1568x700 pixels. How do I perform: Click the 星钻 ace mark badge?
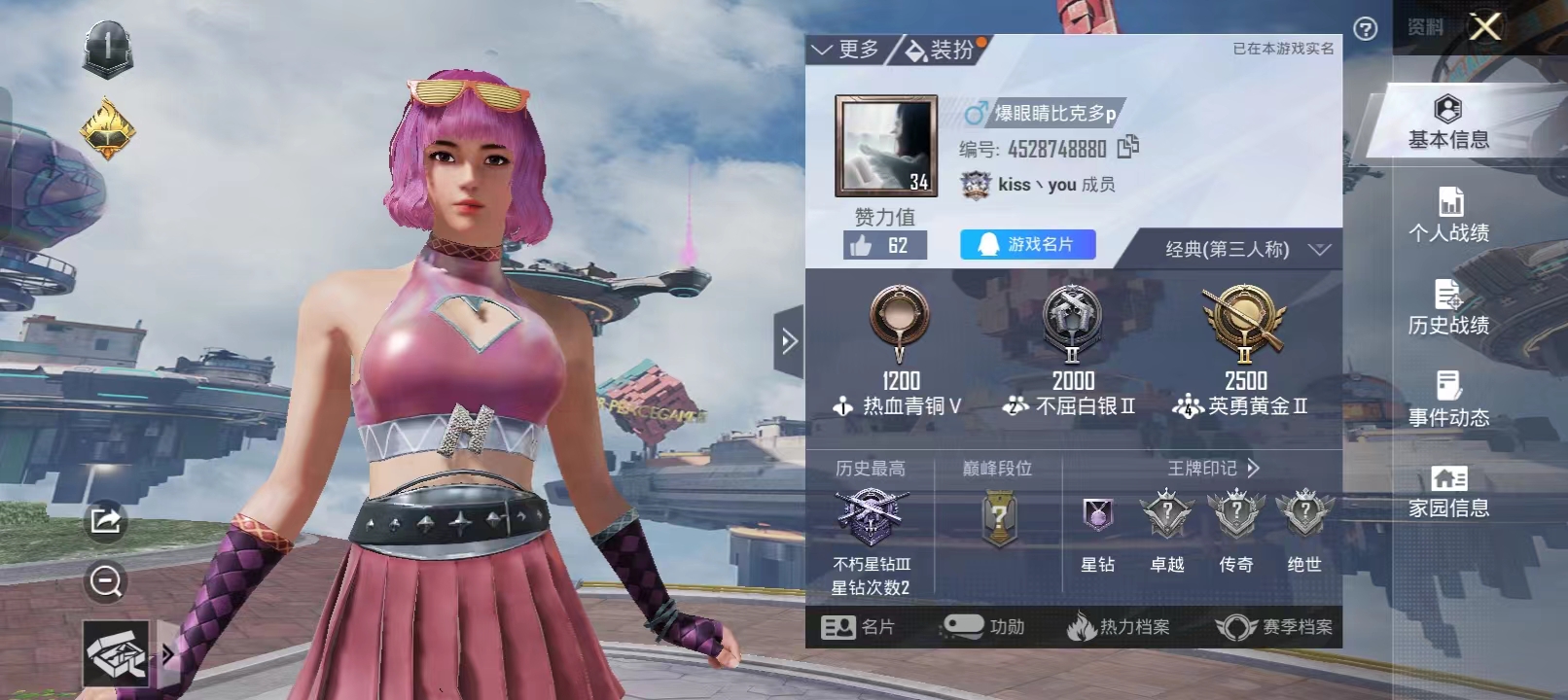(1100, 515)
